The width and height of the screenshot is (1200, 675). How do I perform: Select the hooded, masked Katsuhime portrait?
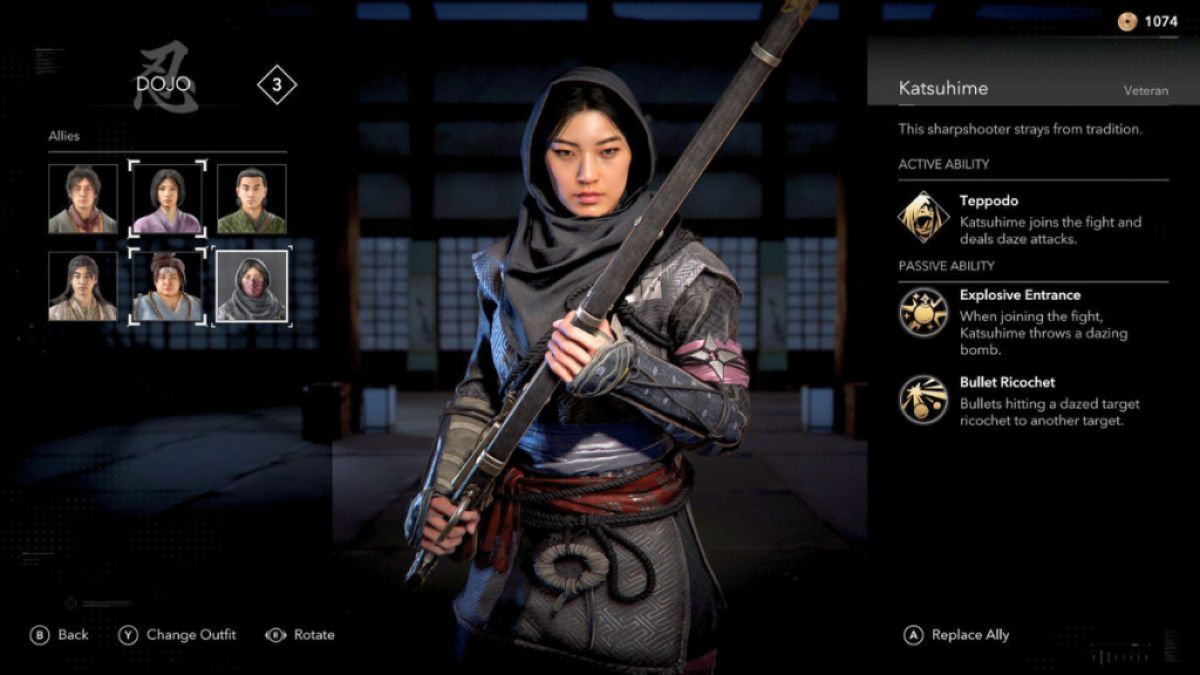[252, 286]
